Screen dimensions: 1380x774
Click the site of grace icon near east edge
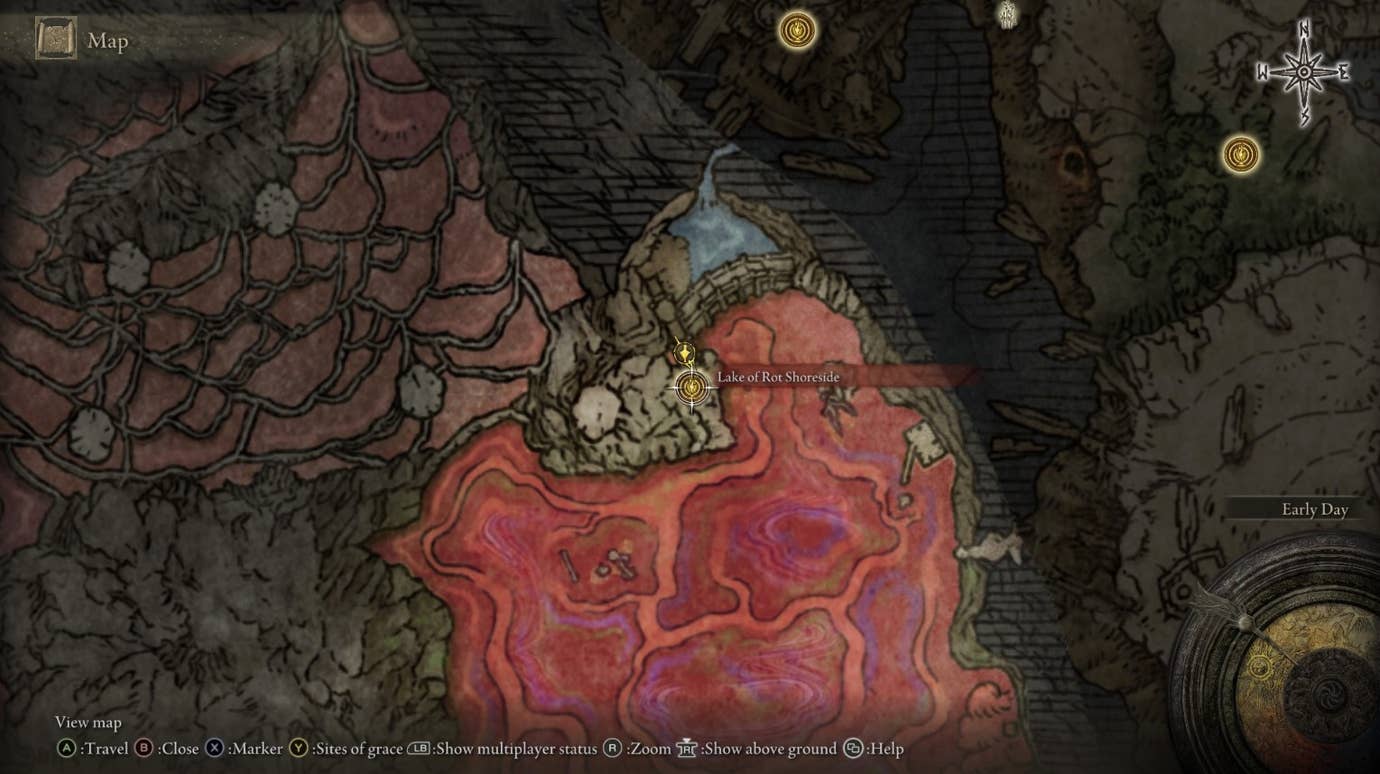click(x=1239, y=155)
